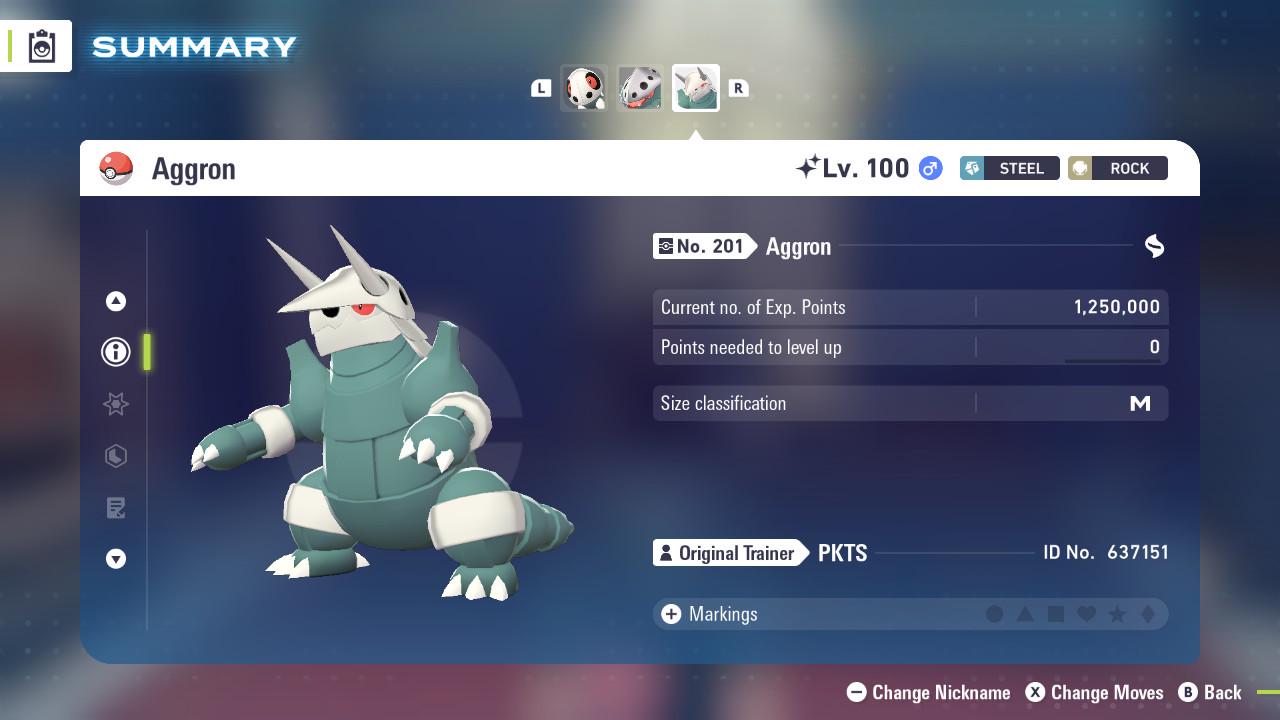Screen dimensions: 1280x720
Task: Switch to the first party Pokémon thumbnail
Action: [x=584, y=88]
